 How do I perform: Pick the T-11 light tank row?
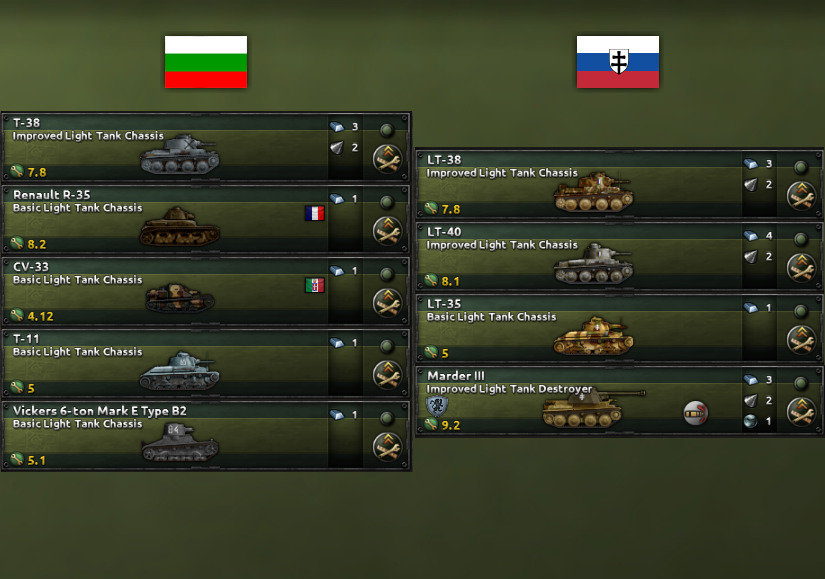170,364
